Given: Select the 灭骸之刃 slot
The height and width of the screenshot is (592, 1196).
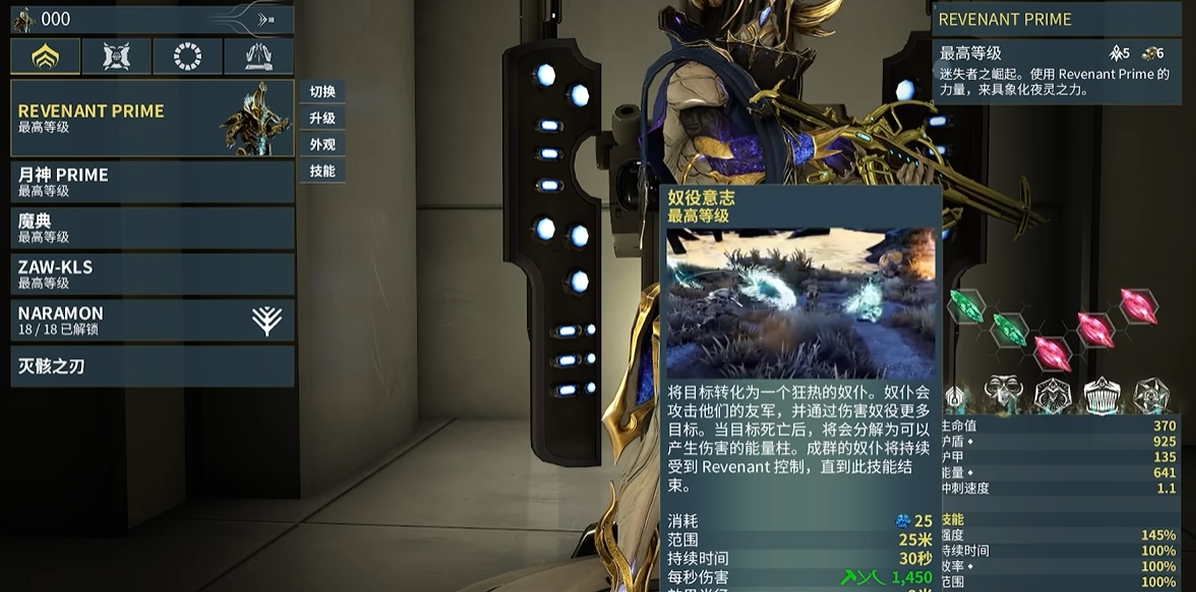Looking at the screenshot, I should tap(152, 366).
